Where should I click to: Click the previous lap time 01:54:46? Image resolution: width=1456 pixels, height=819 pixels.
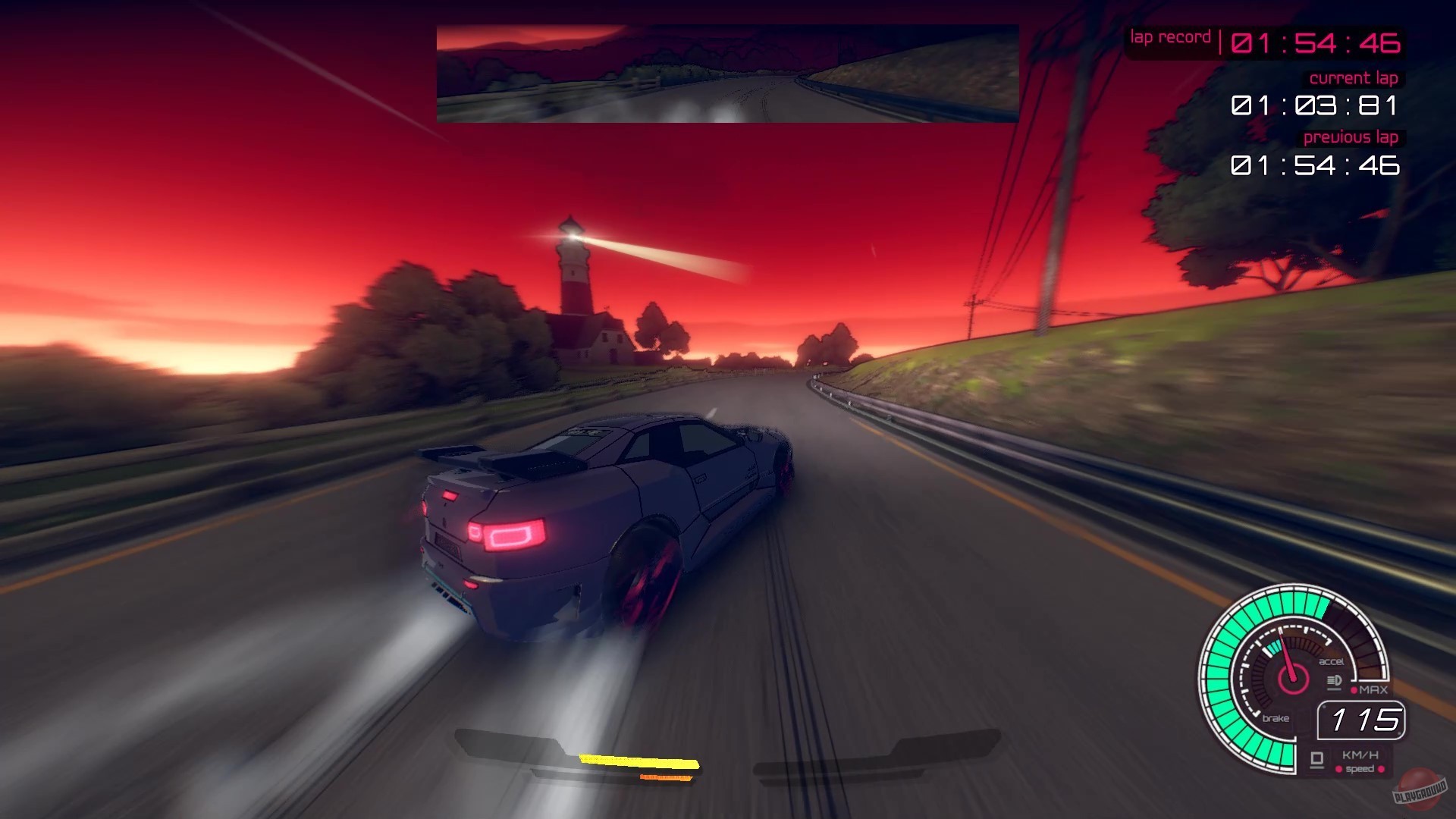click(x=1316, y=165)
